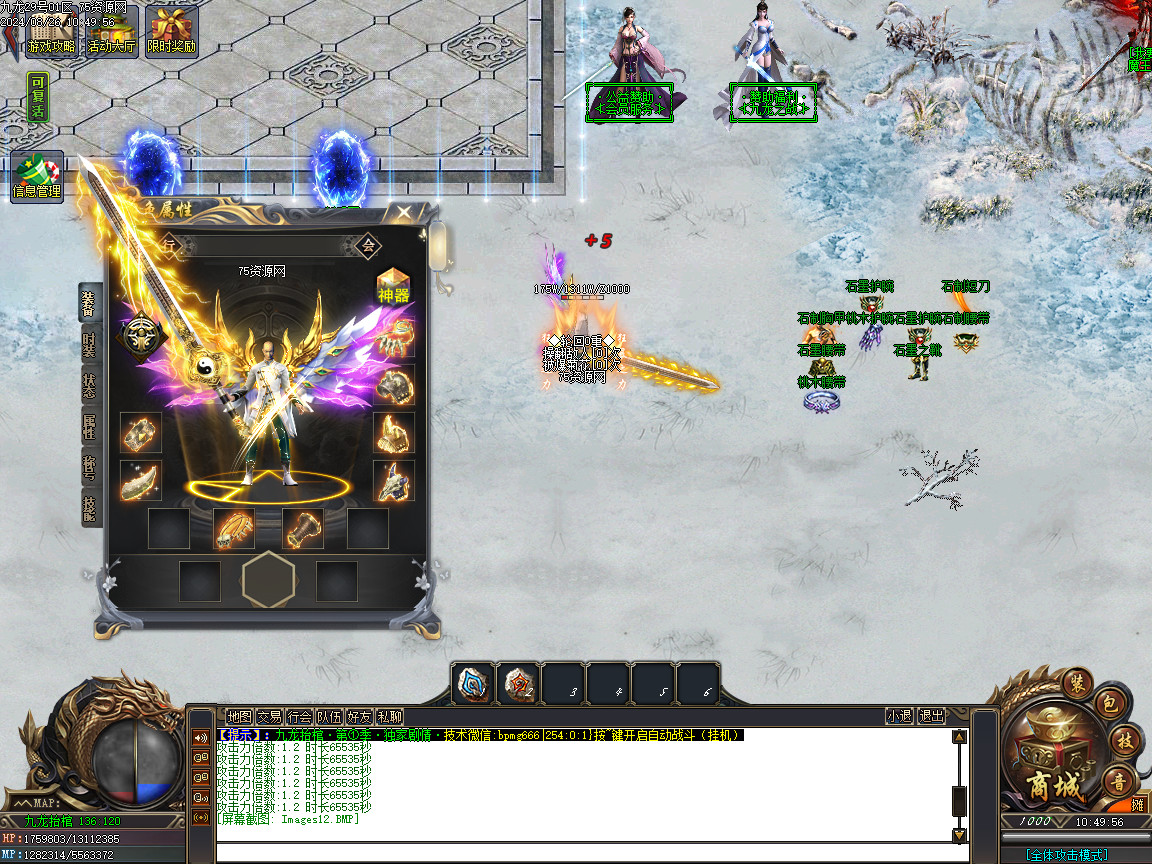The image size is (1152, 864).
Task: Click the 退出 exit button
Action: [932, 717]
